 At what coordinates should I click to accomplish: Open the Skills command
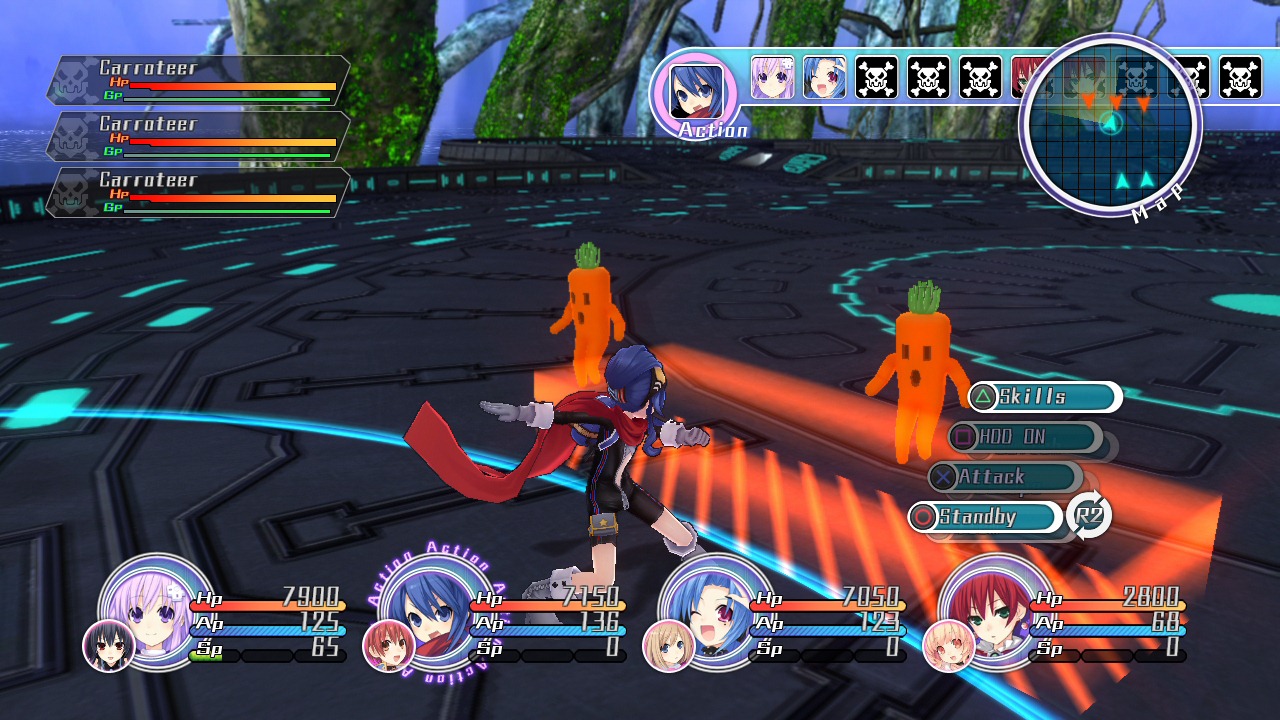tap(1043, 397)
